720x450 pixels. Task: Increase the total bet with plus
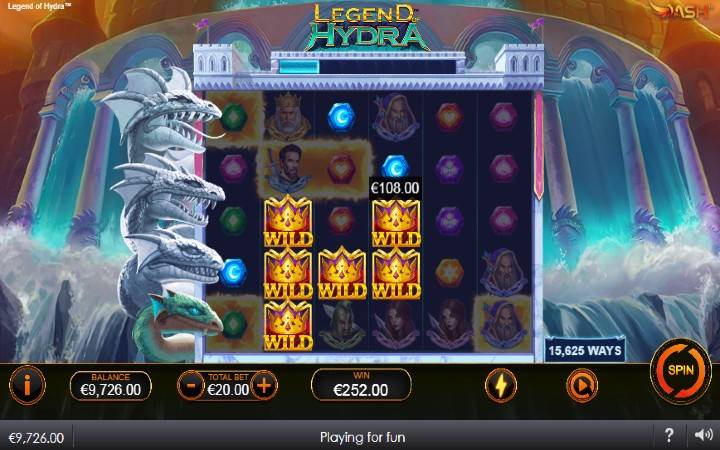263,384
